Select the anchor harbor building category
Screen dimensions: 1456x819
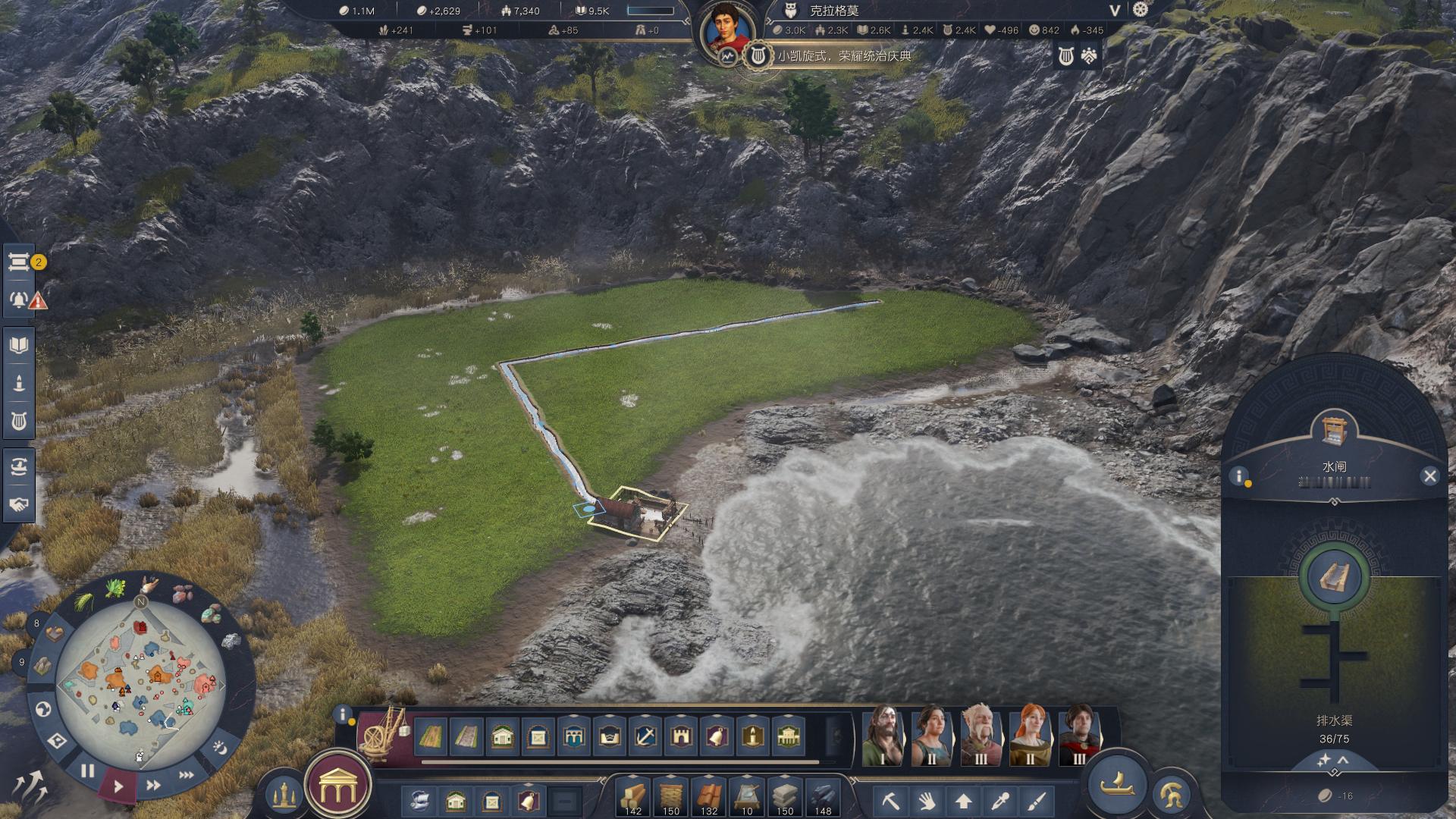[x=645, y=736]
